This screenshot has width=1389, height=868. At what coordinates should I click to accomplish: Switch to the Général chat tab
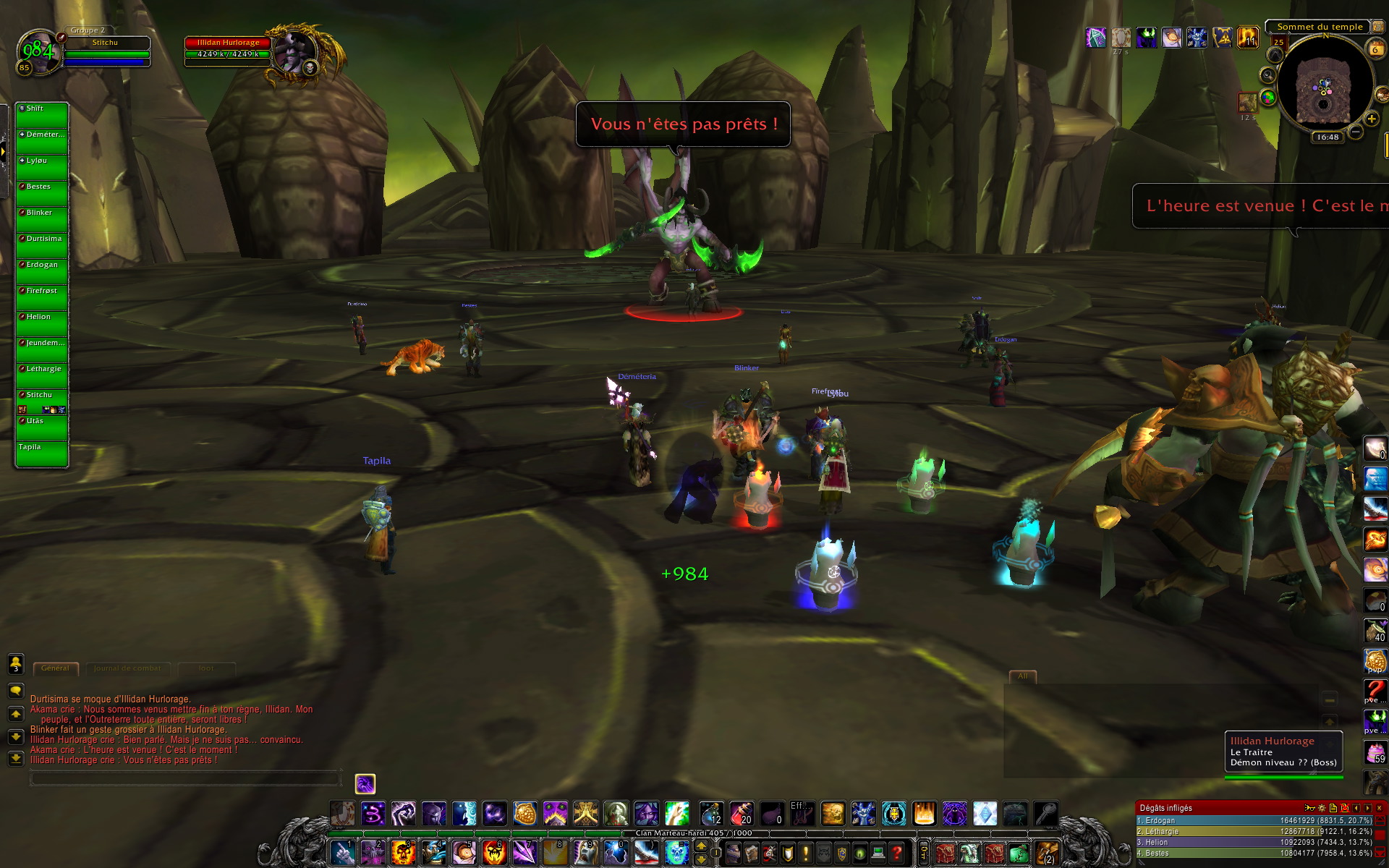coord(55,668)
